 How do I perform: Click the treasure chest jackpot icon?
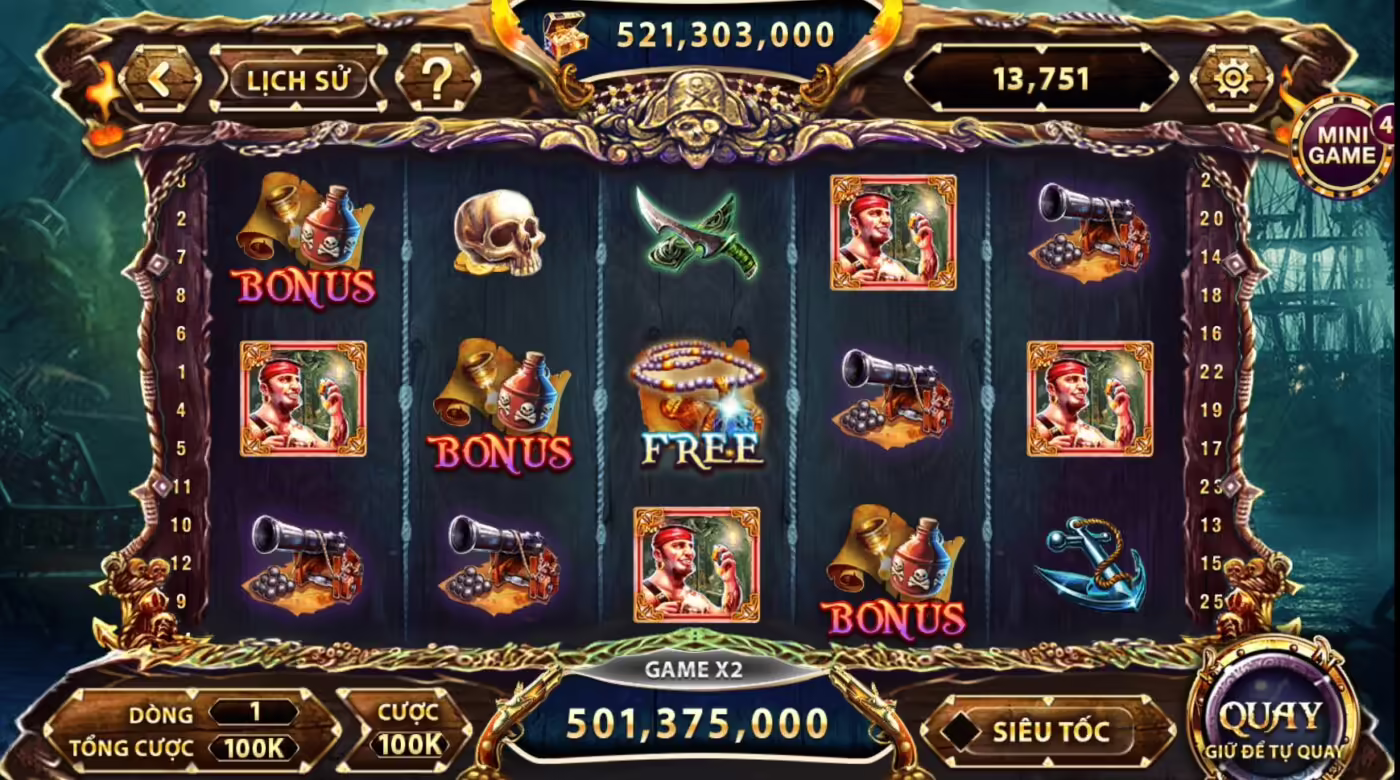566,33
